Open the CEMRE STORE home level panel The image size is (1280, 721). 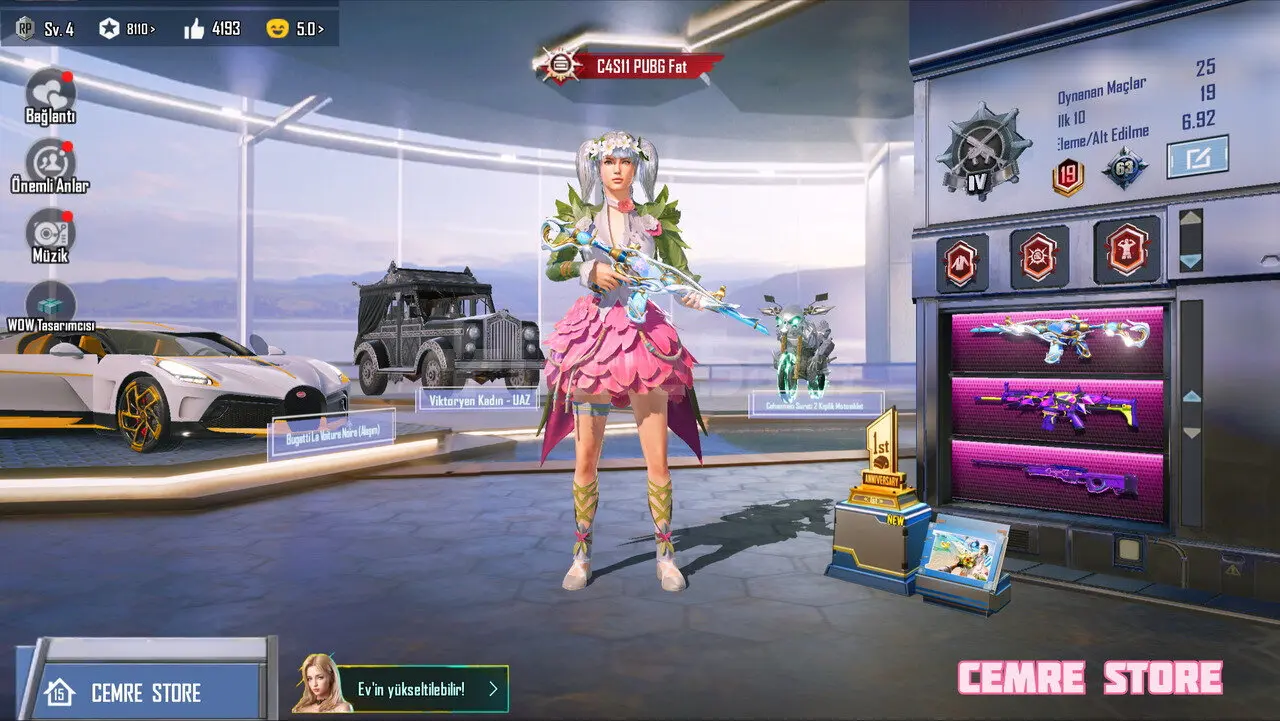click(140, 692)
